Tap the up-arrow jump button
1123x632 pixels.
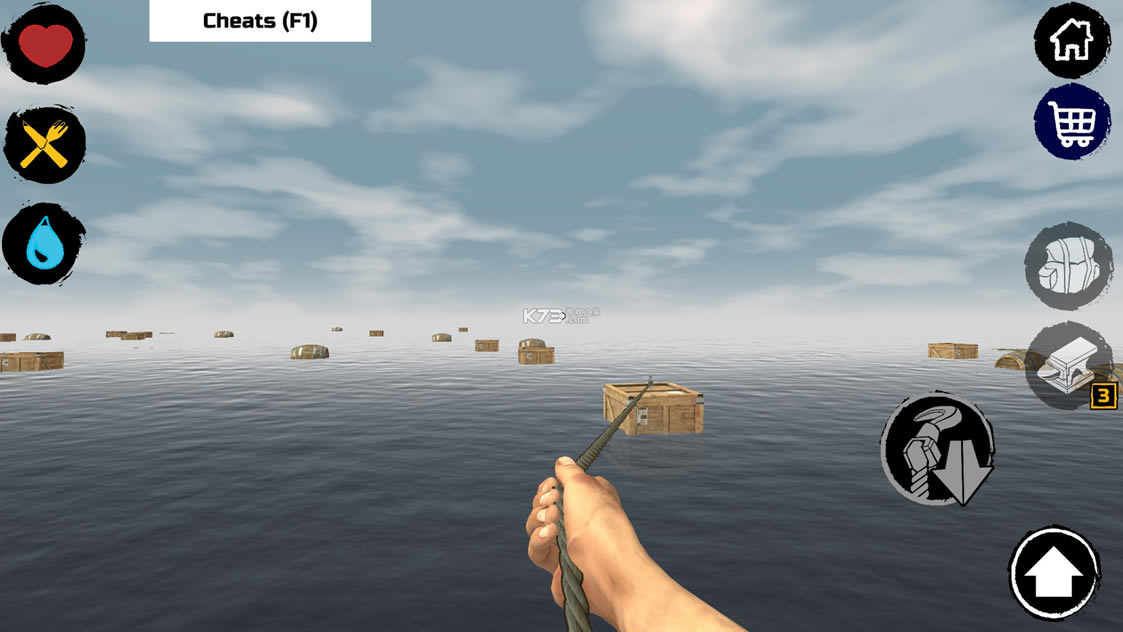(x=1054, y=573)
